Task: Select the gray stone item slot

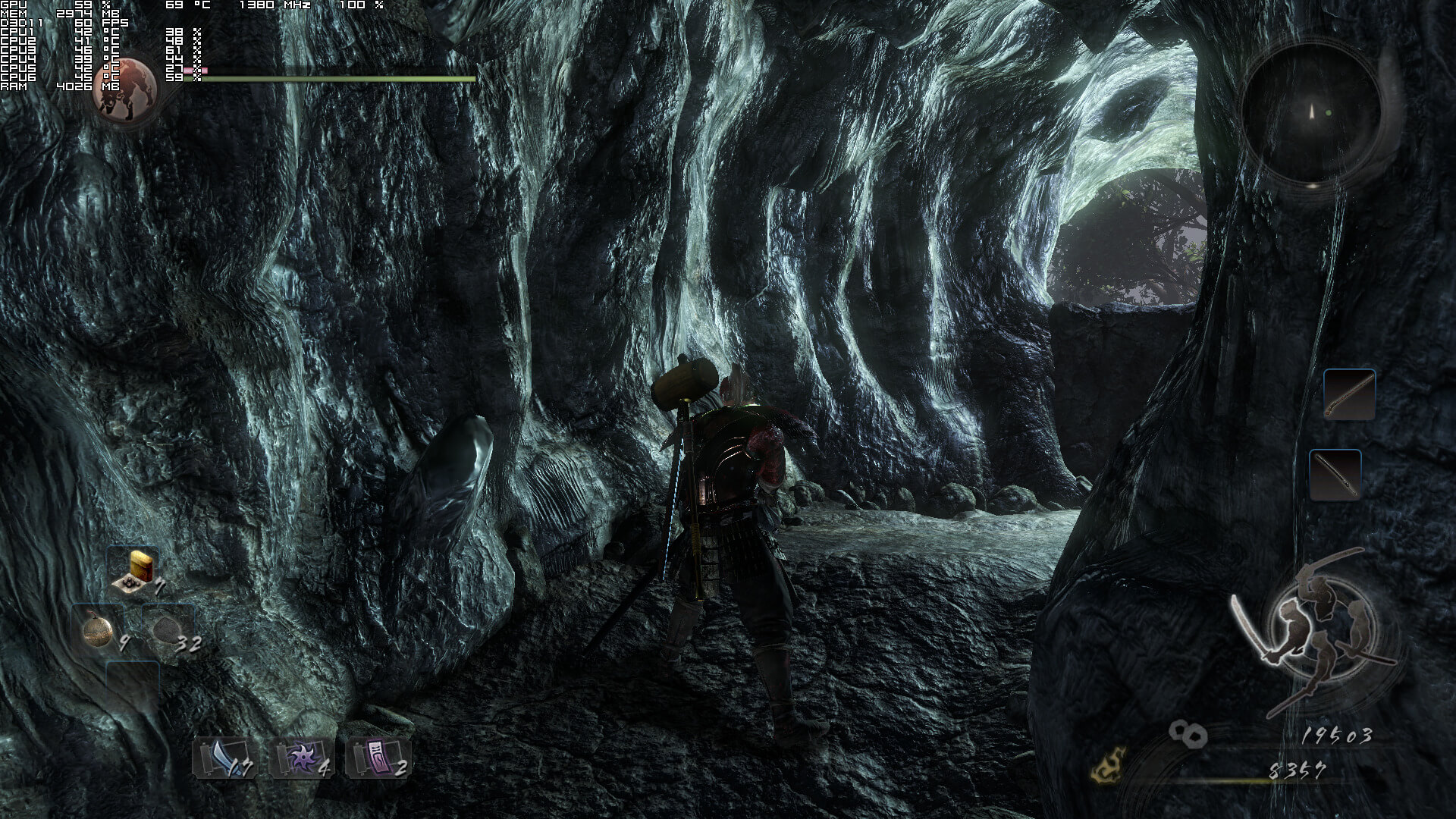Action: 167,631
